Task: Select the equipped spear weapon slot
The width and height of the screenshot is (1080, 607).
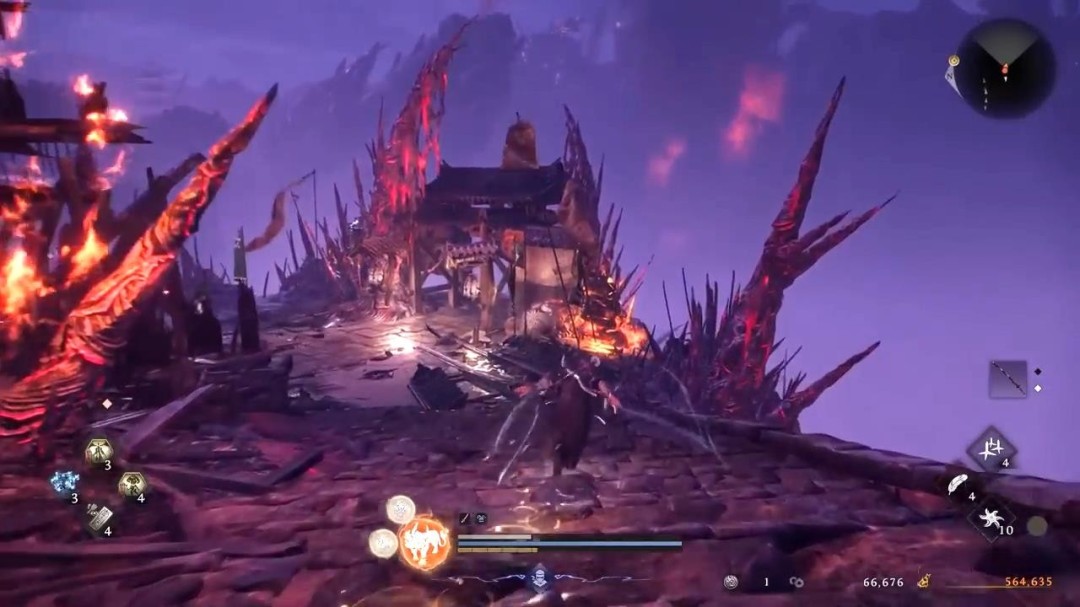Action: (1008, 379)
